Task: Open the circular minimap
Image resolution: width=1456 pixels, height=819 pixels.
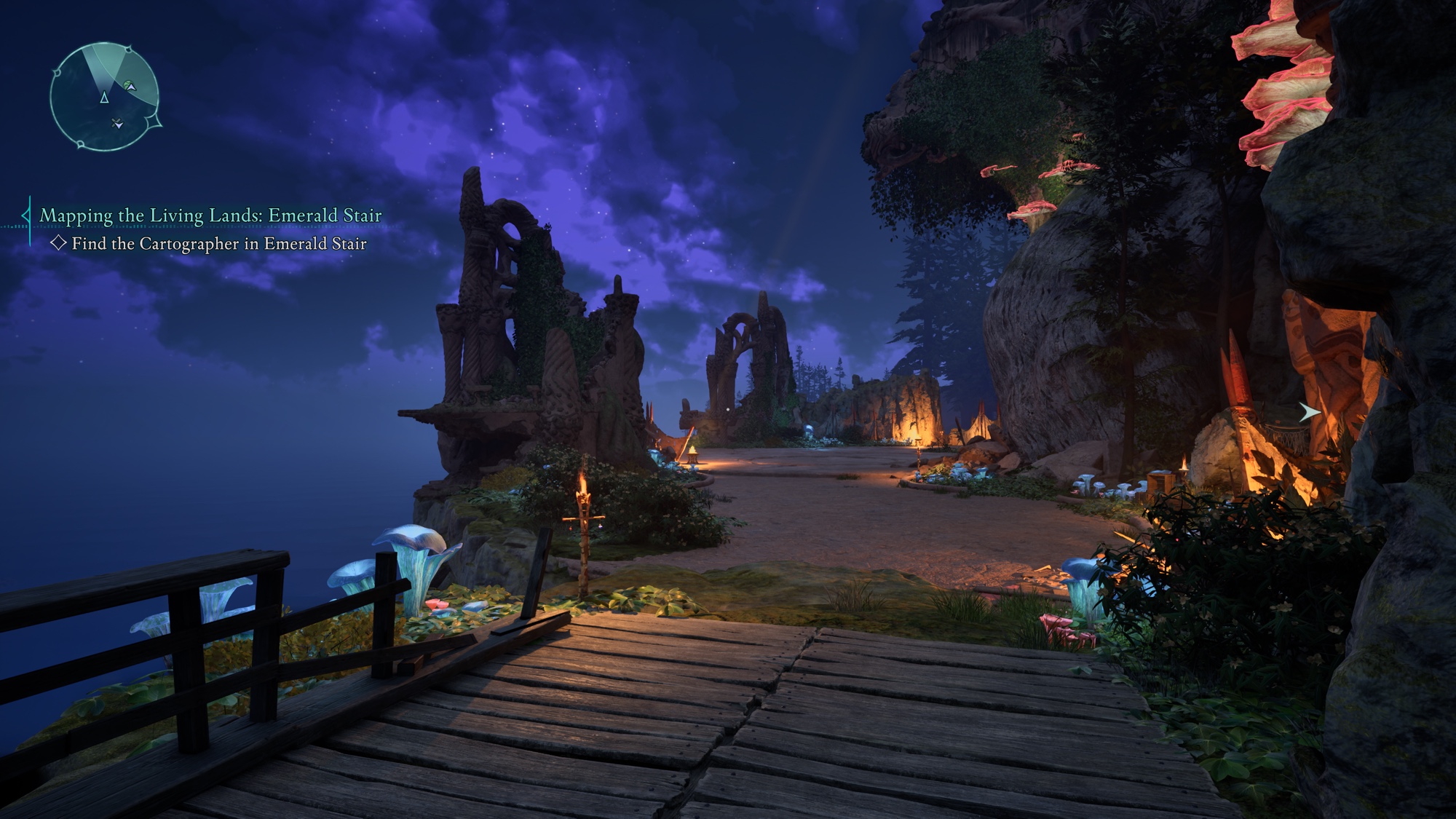Action: click(x=104, y=97)
